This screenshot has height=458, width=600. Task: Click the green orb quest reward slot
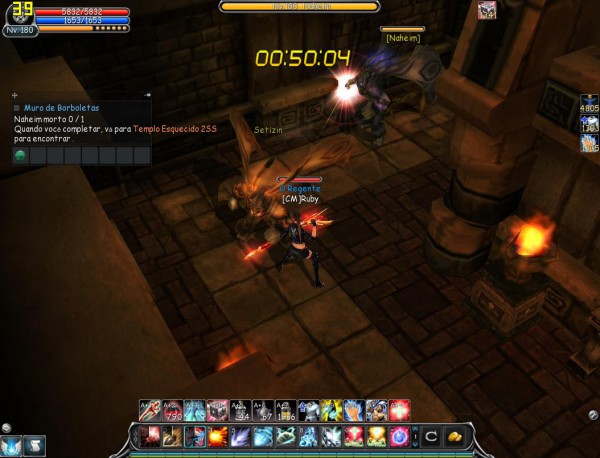click(21, 156)
